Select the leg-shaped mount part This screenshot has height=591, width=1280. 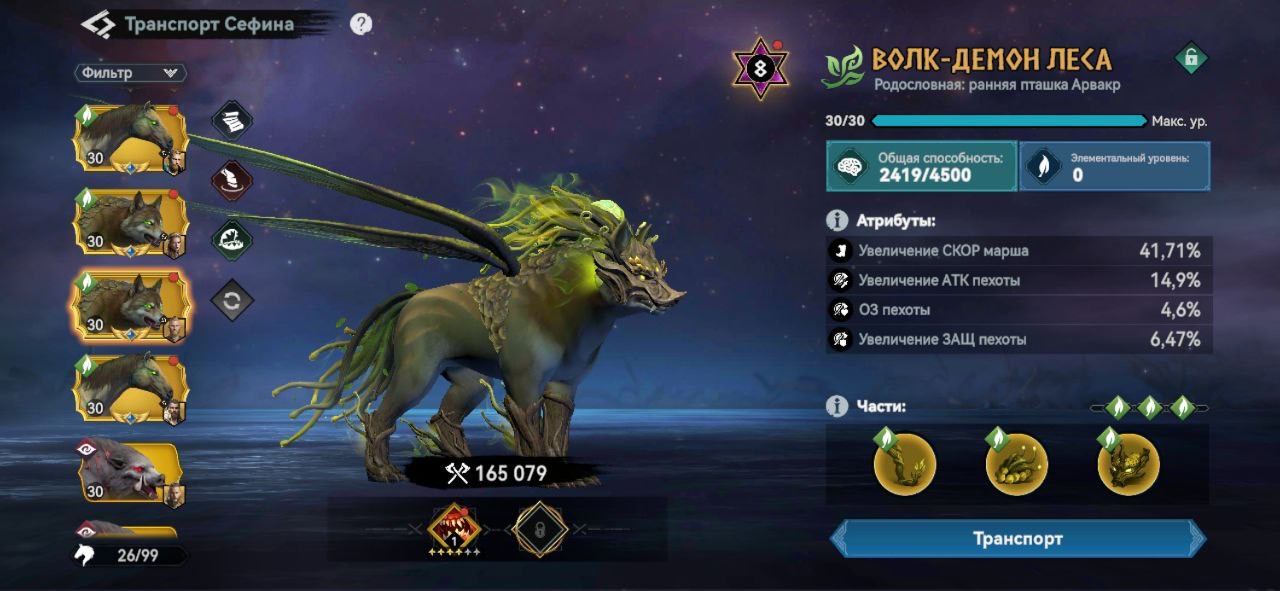(x=905, y=464)
